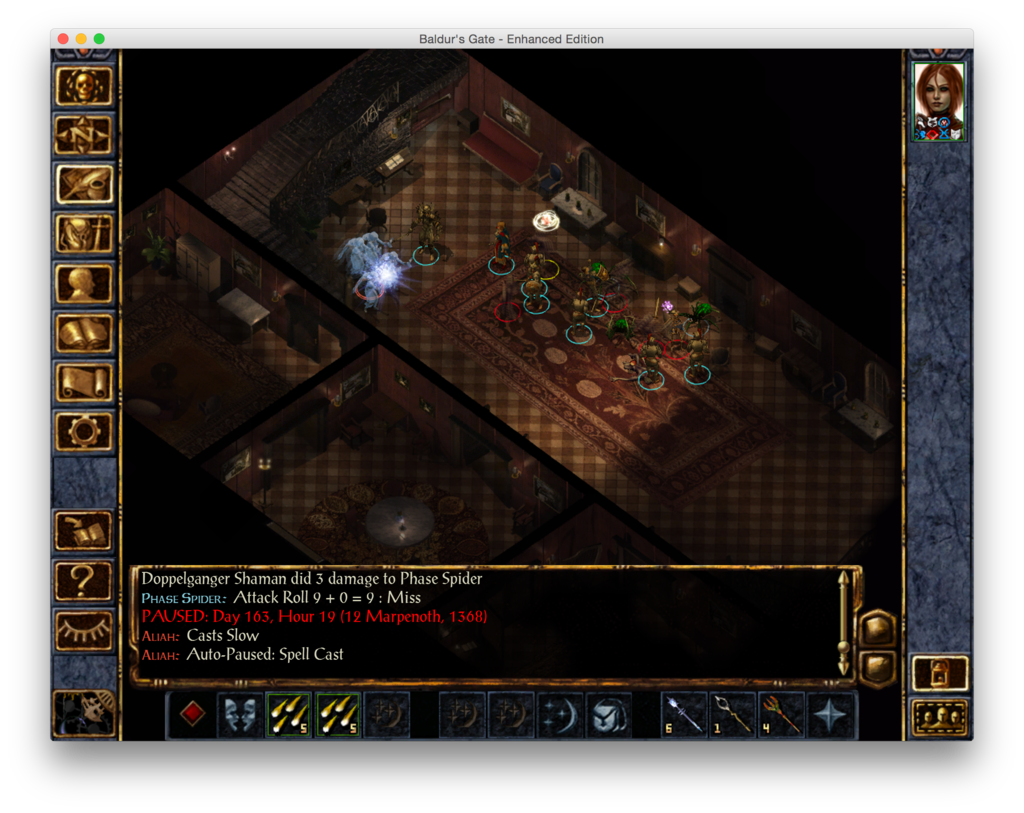Open the priest scroll icon
This screenshot has width=1024, height=813.
tap(84, 382)
